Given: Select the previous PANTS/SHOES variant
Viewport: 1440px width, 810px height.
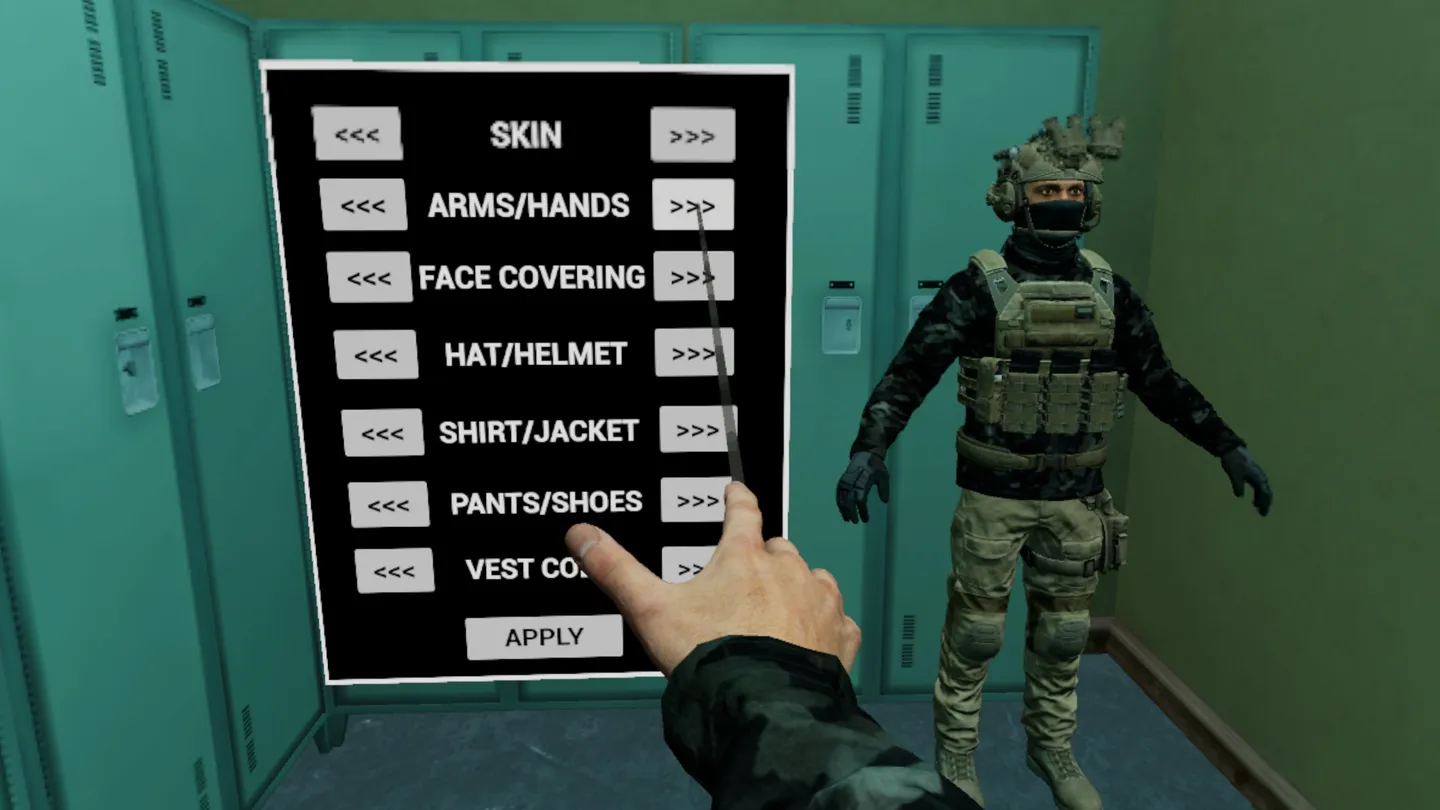Looking at the screenshot, I should point(389,502).
